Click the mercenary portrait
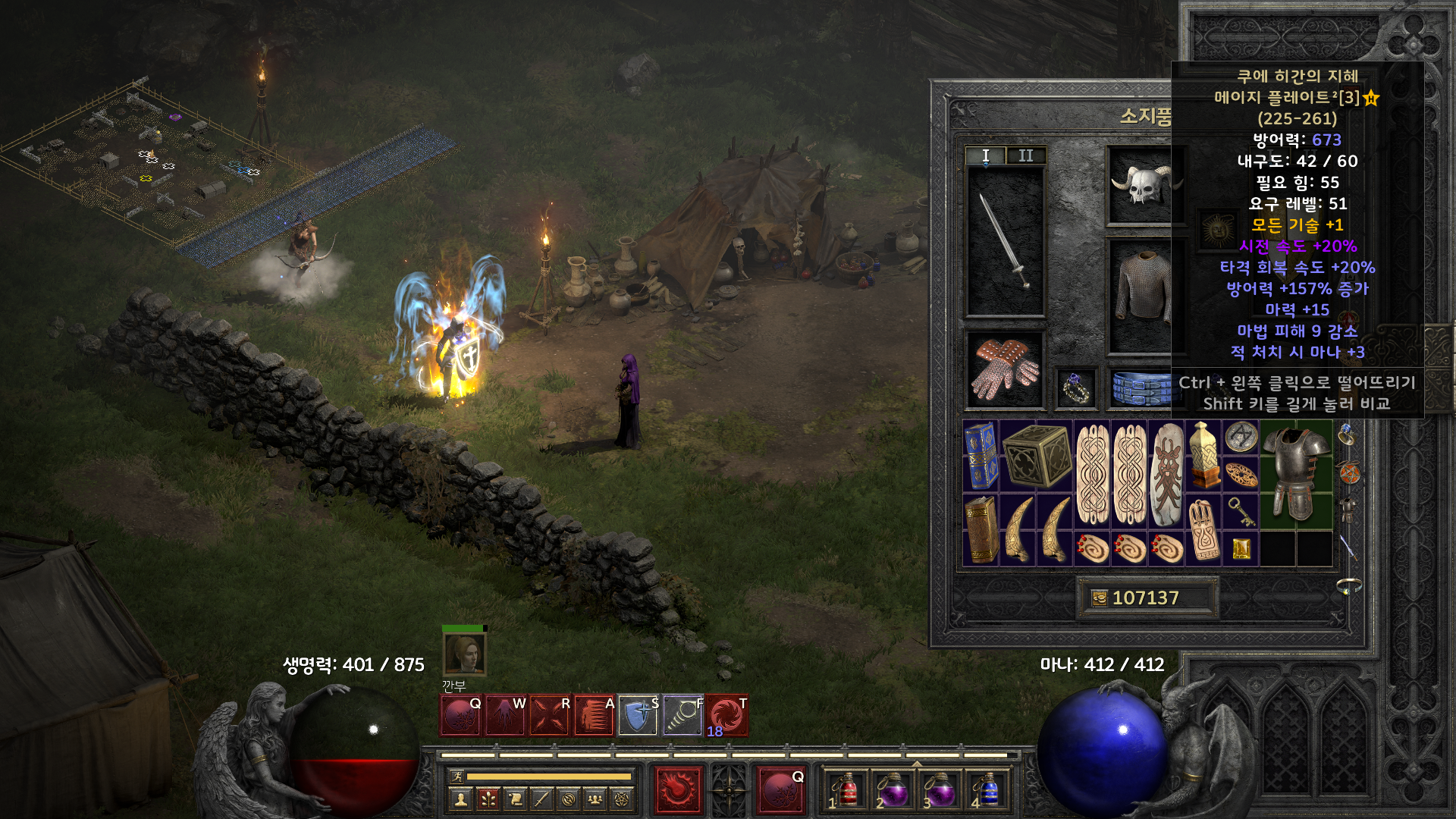Screen dimensions: 1456x819 coord(464,654)
